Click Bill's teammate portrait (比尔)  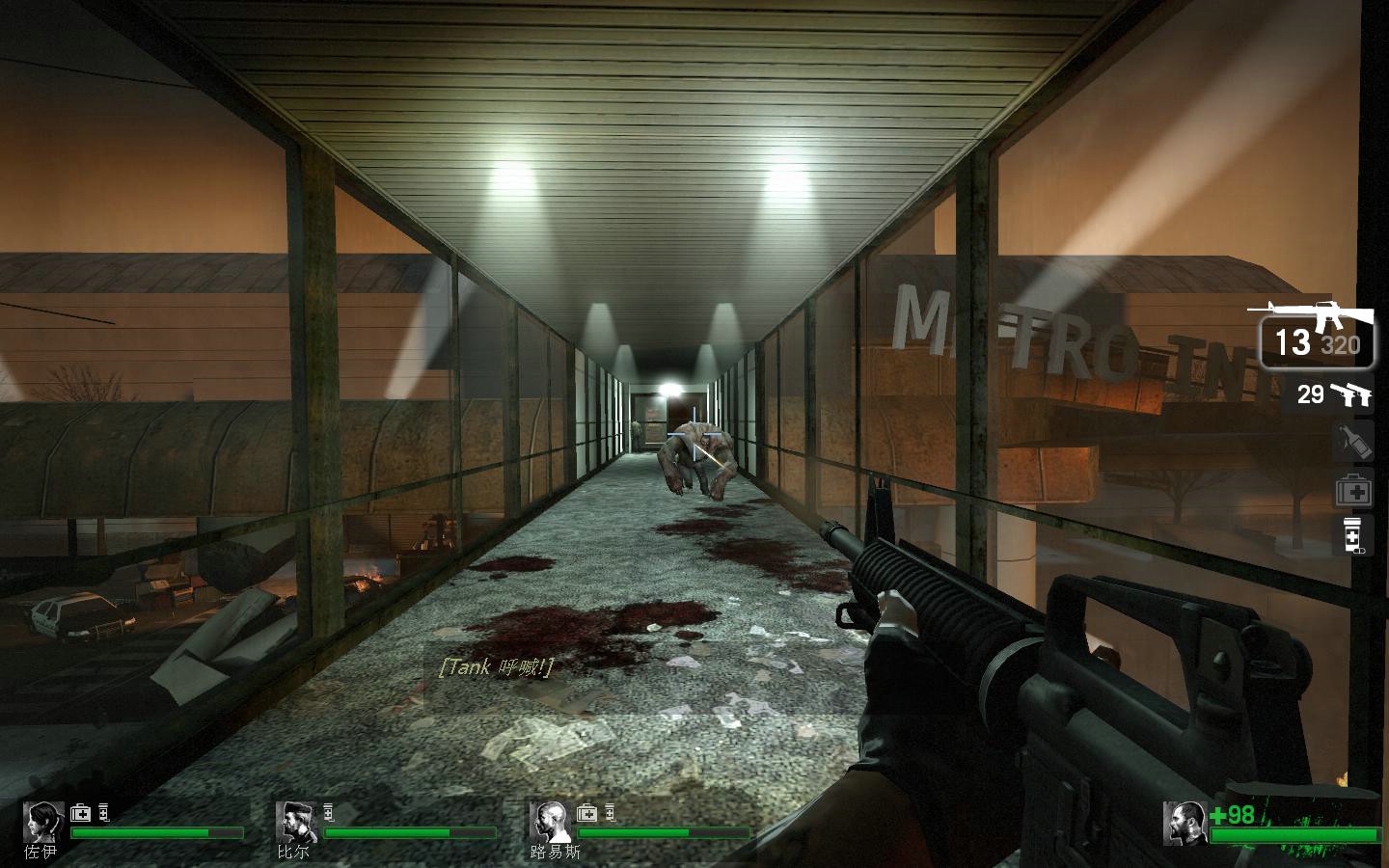[296, 822]
